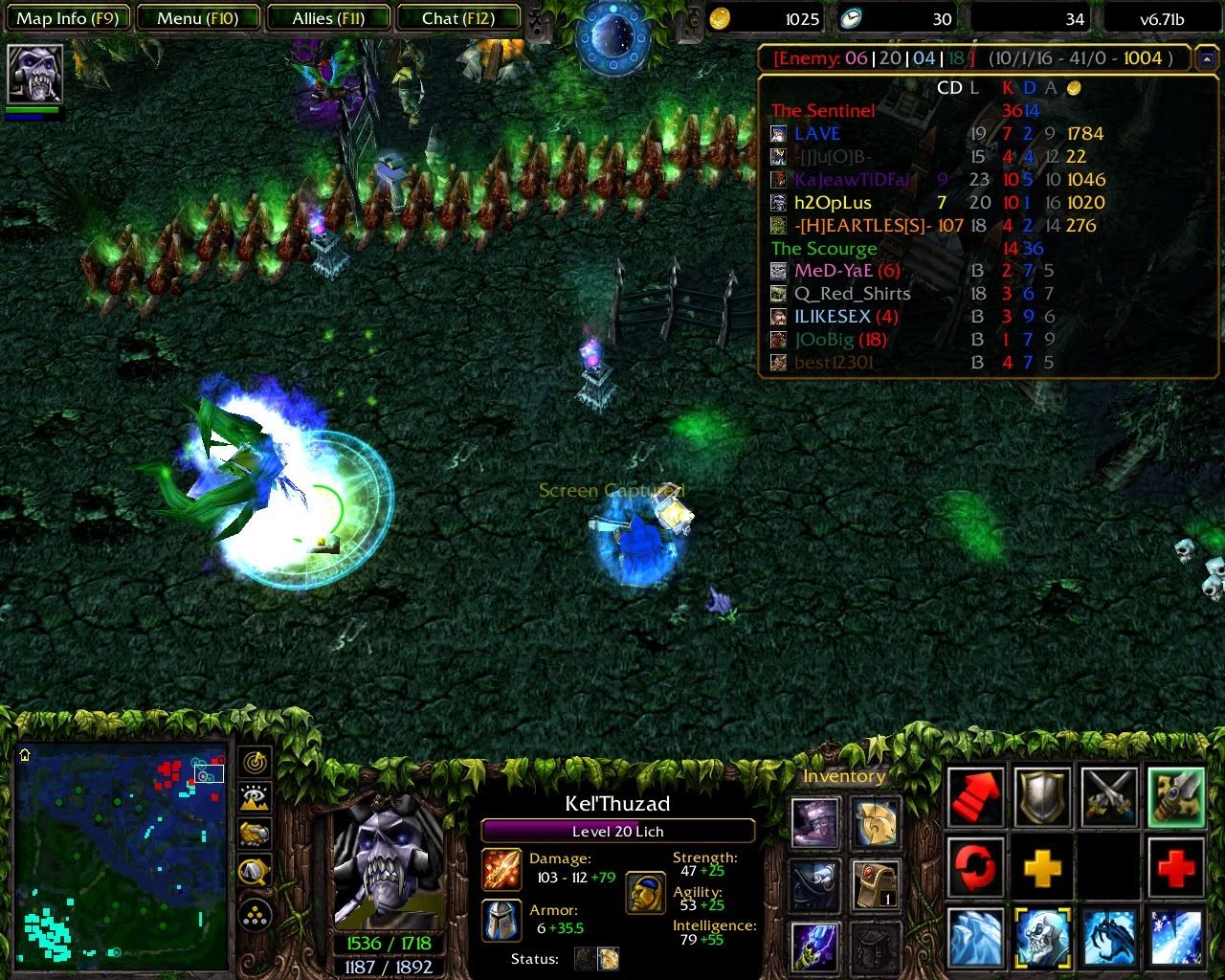Select the Lich hero icon at top-left
Viewport: 1225px width, 980px height.
click(x=35, y=74)
